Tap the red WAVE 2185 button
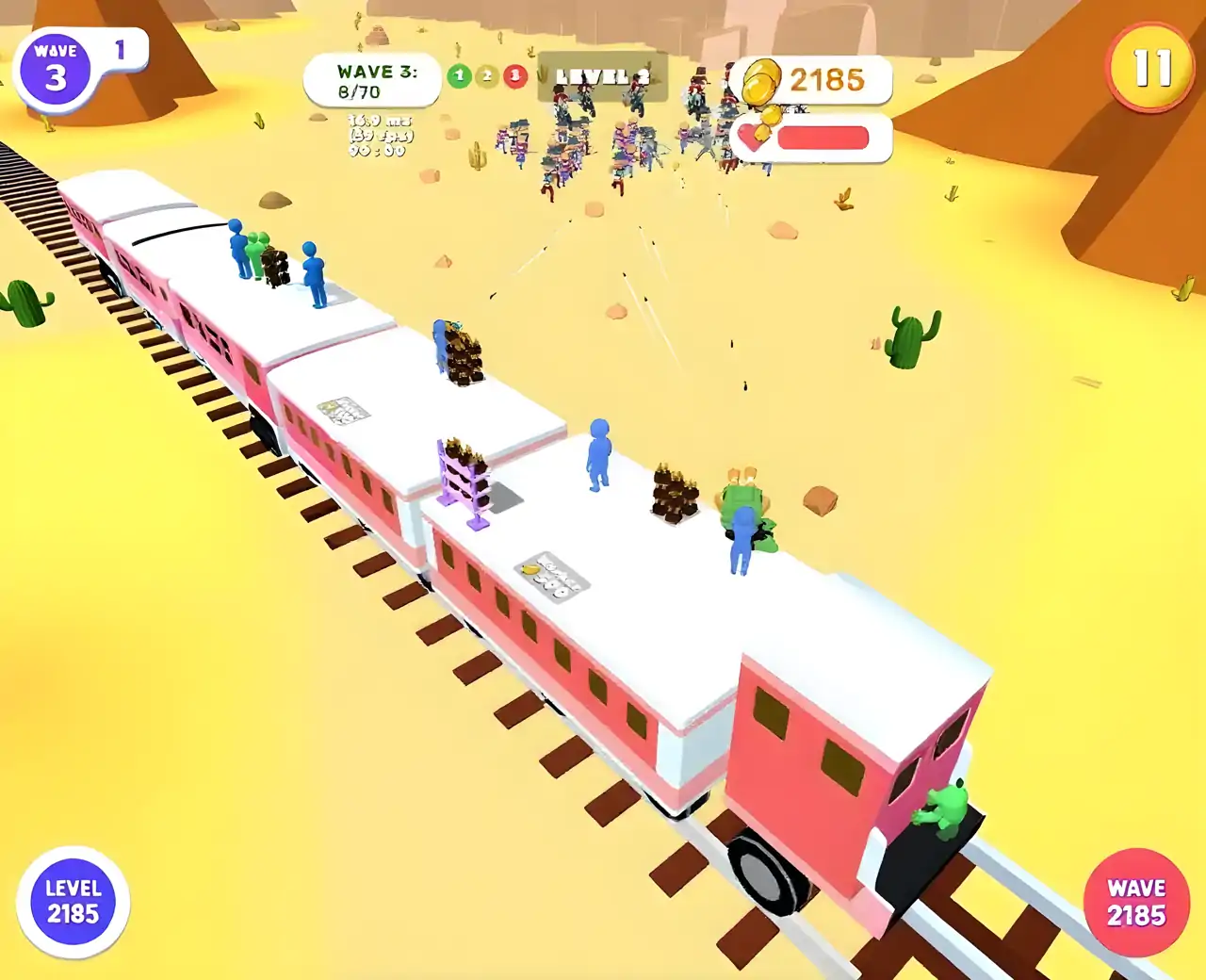 [x=1136, y=903]
